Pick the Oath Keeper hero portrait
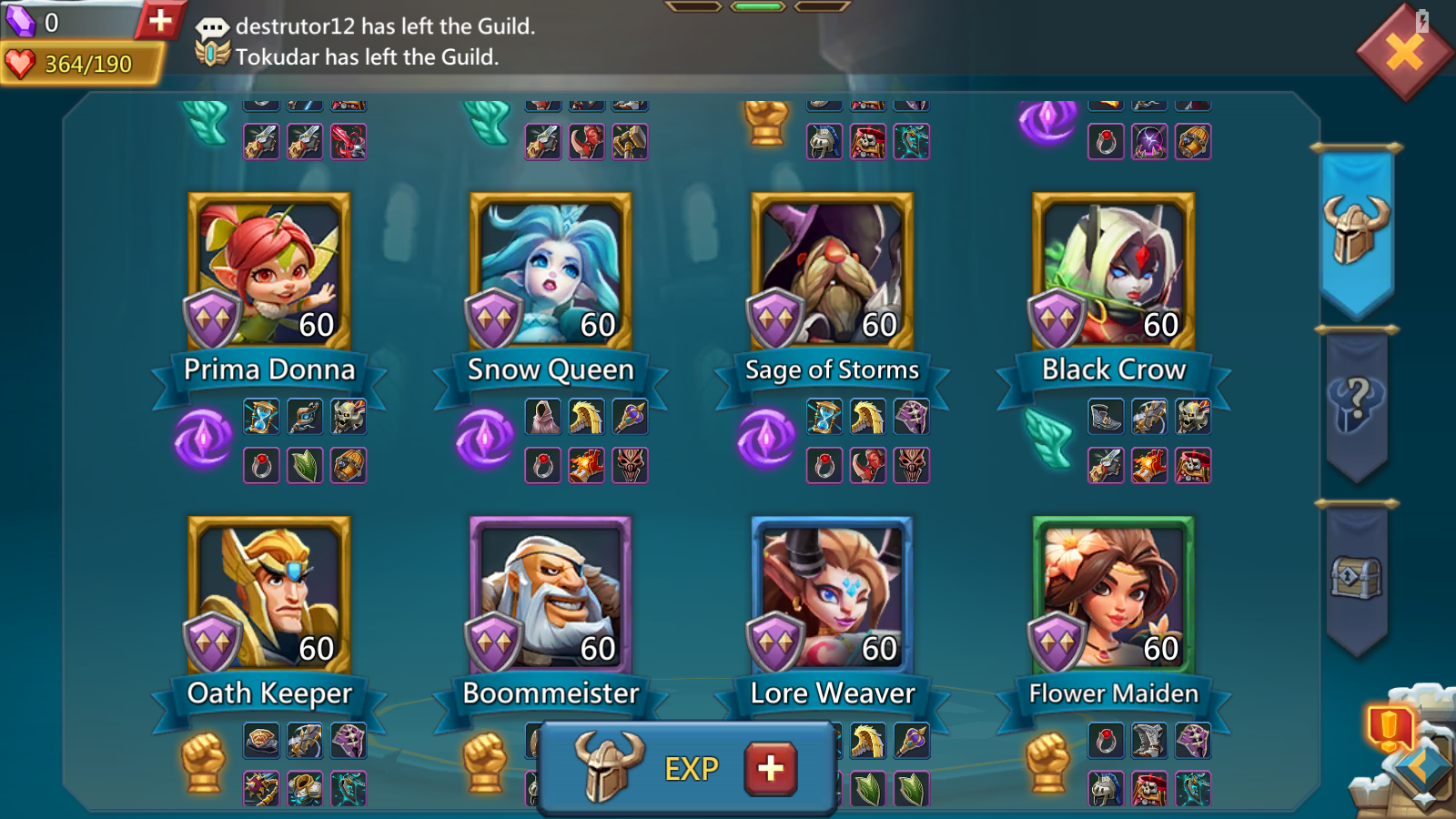This screenshot has width=1456, height=819. pos(268,595)
